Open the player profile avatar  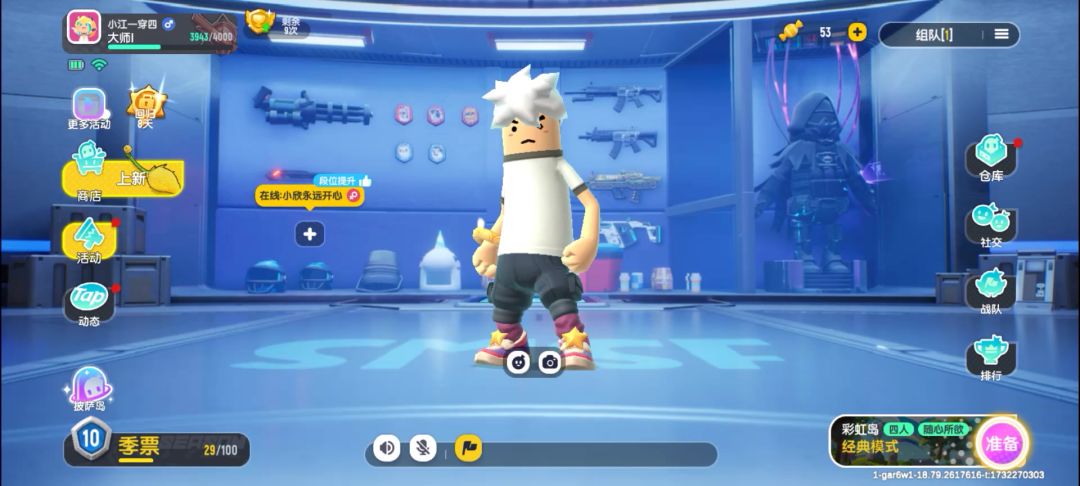[84, 27]
